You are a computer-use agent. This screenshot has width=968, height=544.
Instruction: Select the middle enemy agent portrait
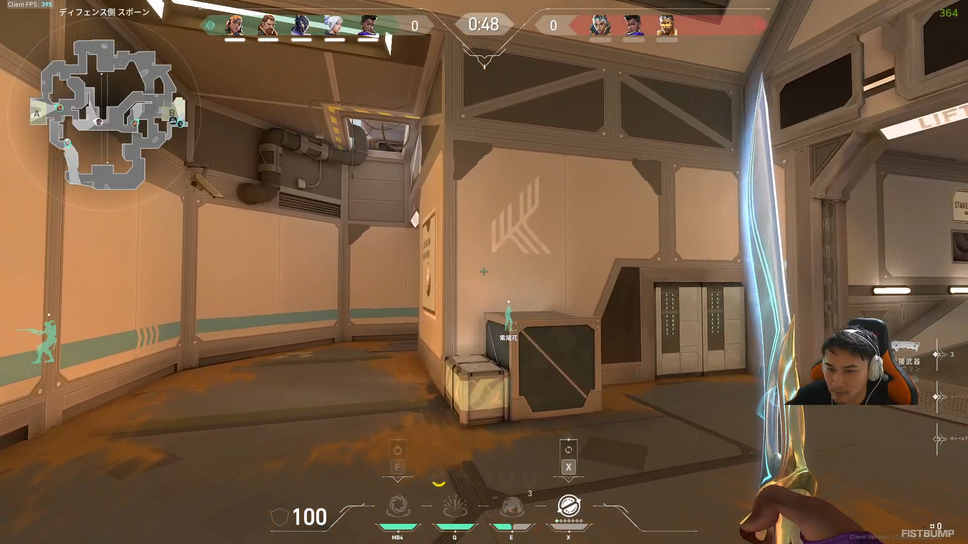633,26
